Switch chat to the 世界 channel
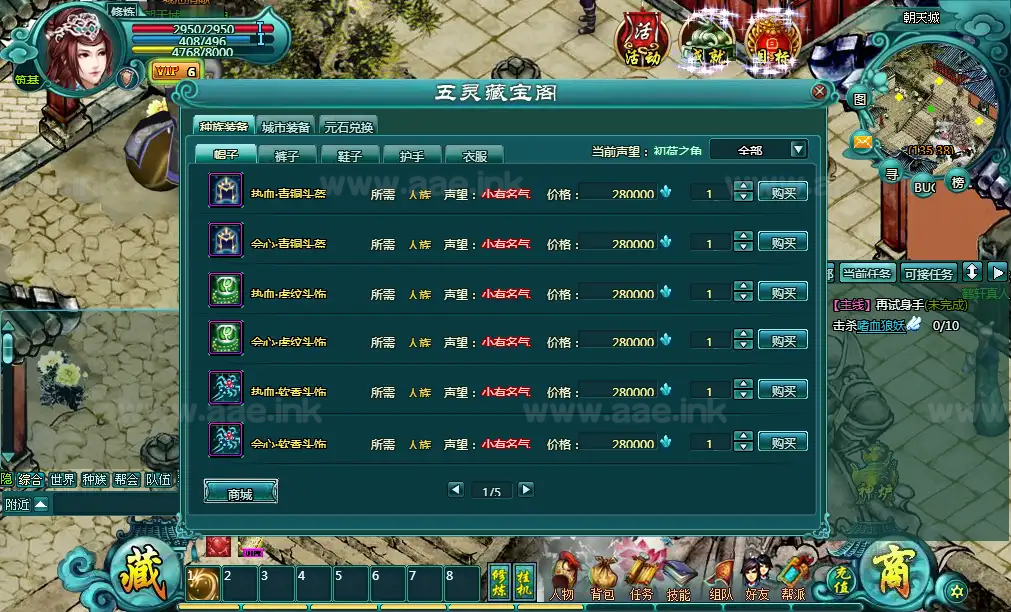The width and height of the screenshot is (1011, 612). click(x=63, y=480)
